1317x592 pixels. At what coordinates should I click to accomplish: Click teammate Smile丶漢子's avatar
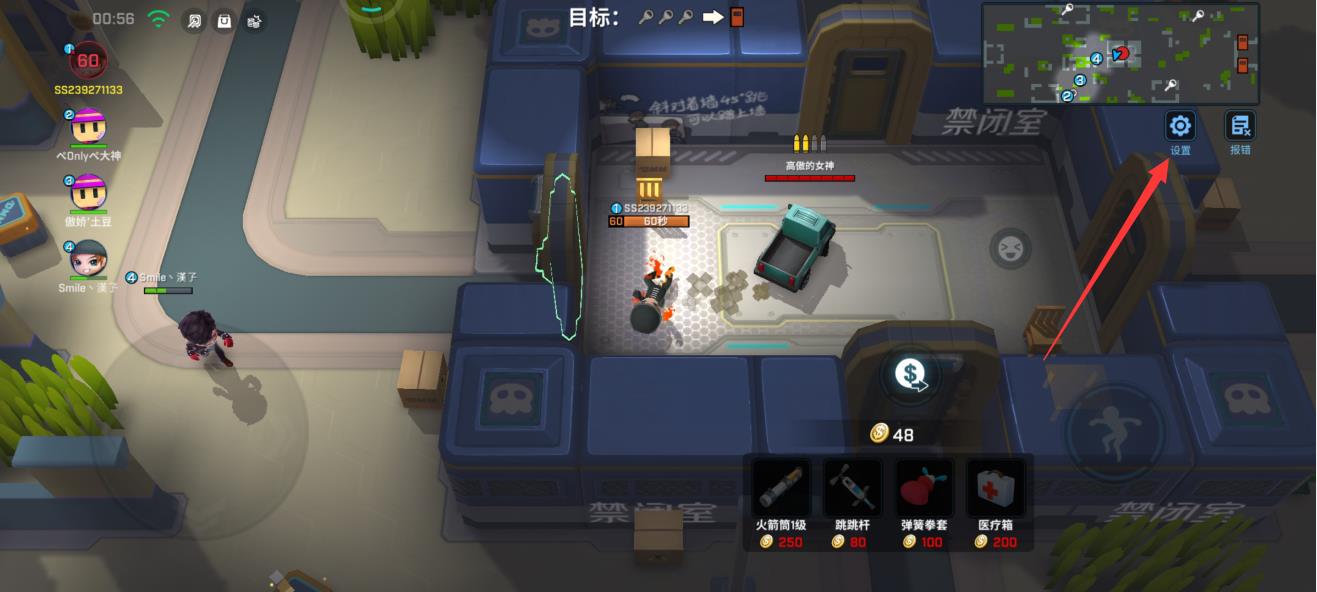pyautogui.click(x=88, y=259)
